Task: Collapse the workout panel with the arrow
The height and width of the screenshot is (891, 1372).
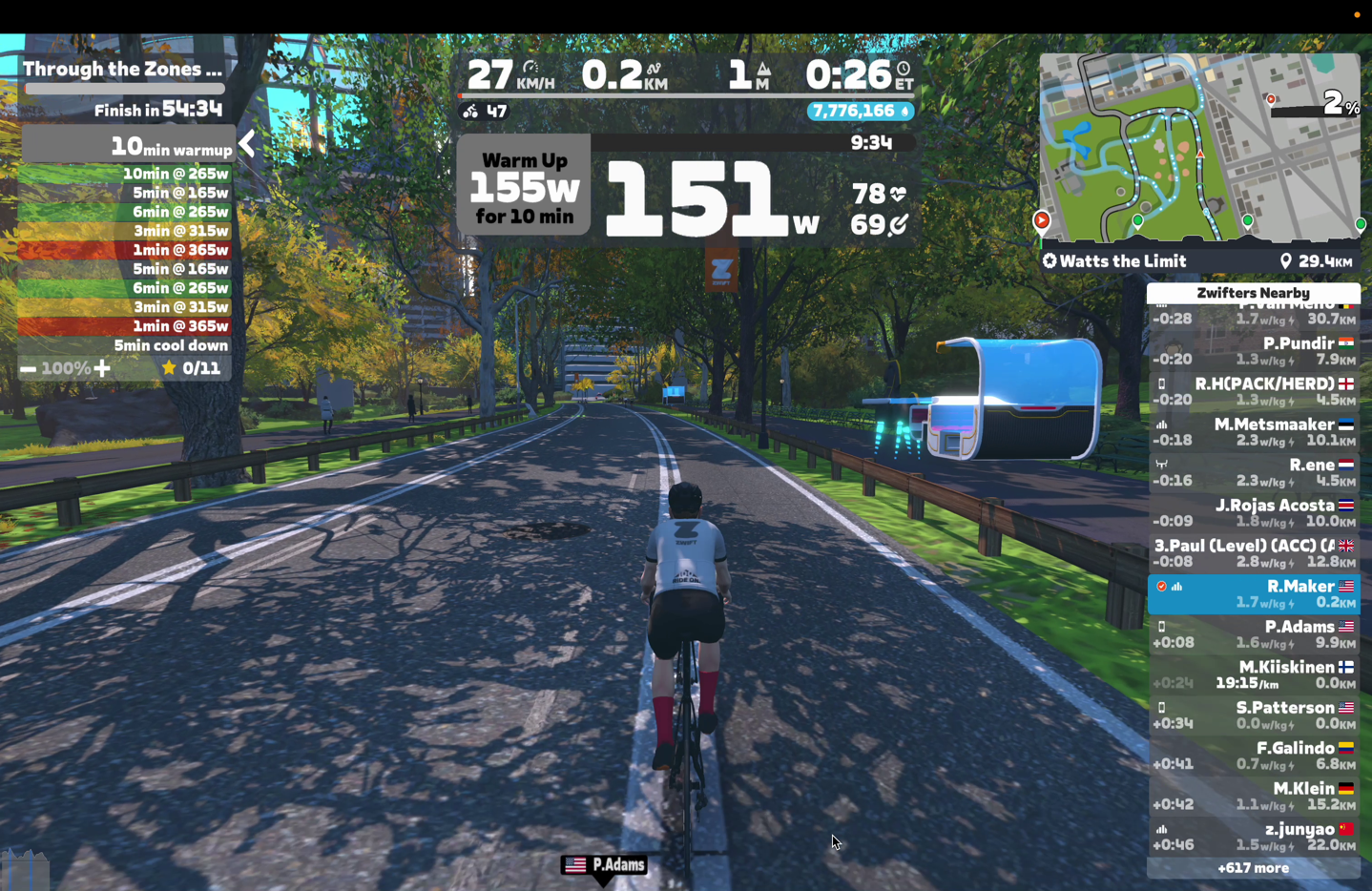Action: [247, 144]
